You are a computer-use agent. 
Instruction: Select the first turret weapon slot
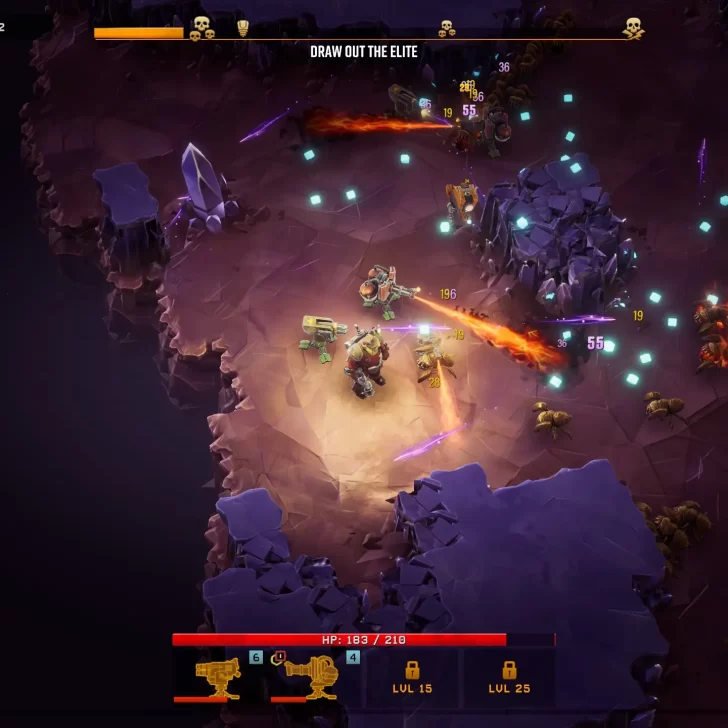click(218, 677)
